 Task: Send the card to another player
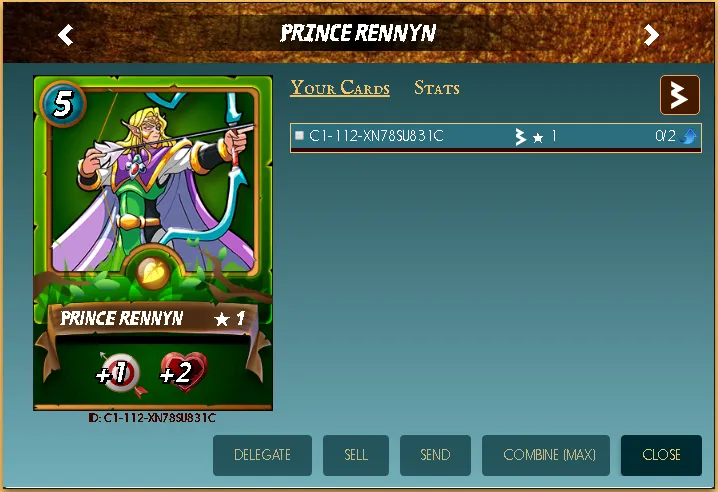point(435,455)
